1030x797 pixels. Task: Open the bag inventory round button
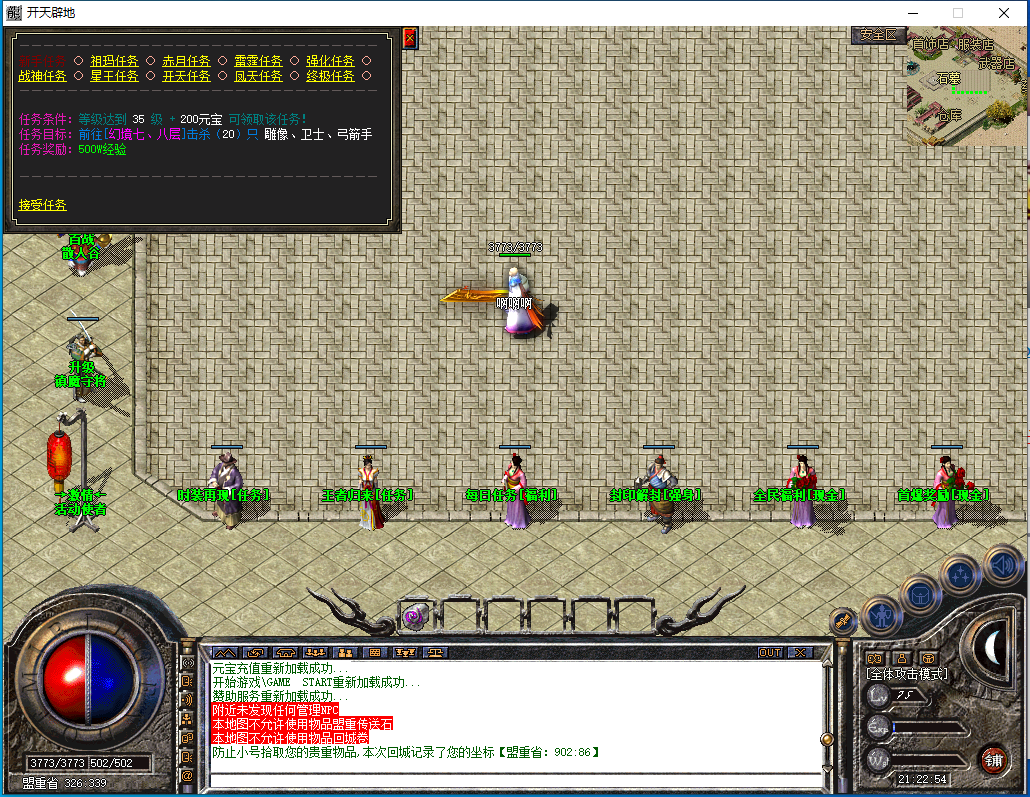[x=920, y=594]
